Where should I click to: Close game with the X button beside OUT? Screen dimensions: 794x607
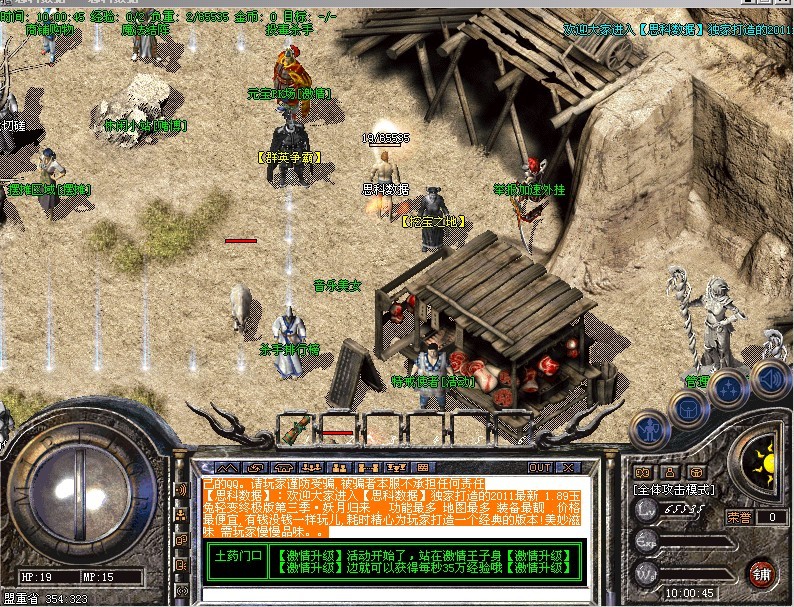[x=568, y=467]
